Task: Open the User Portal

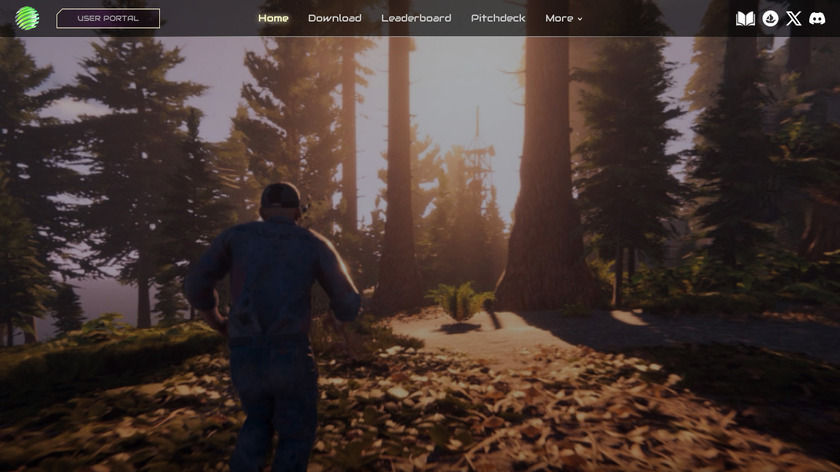Action: [108, 18]
